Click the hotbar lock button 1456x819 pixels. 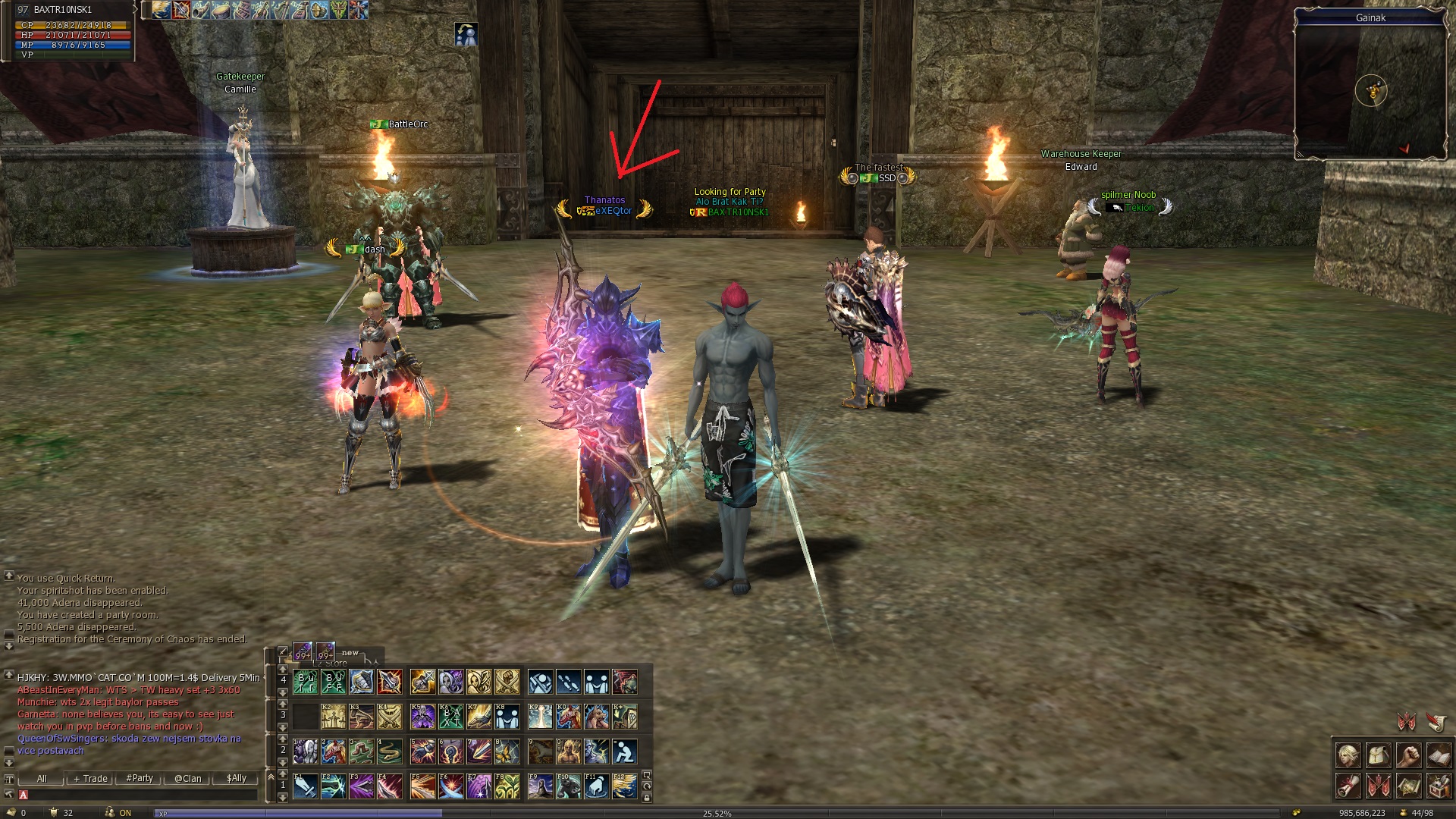click(x=646, y=797)
